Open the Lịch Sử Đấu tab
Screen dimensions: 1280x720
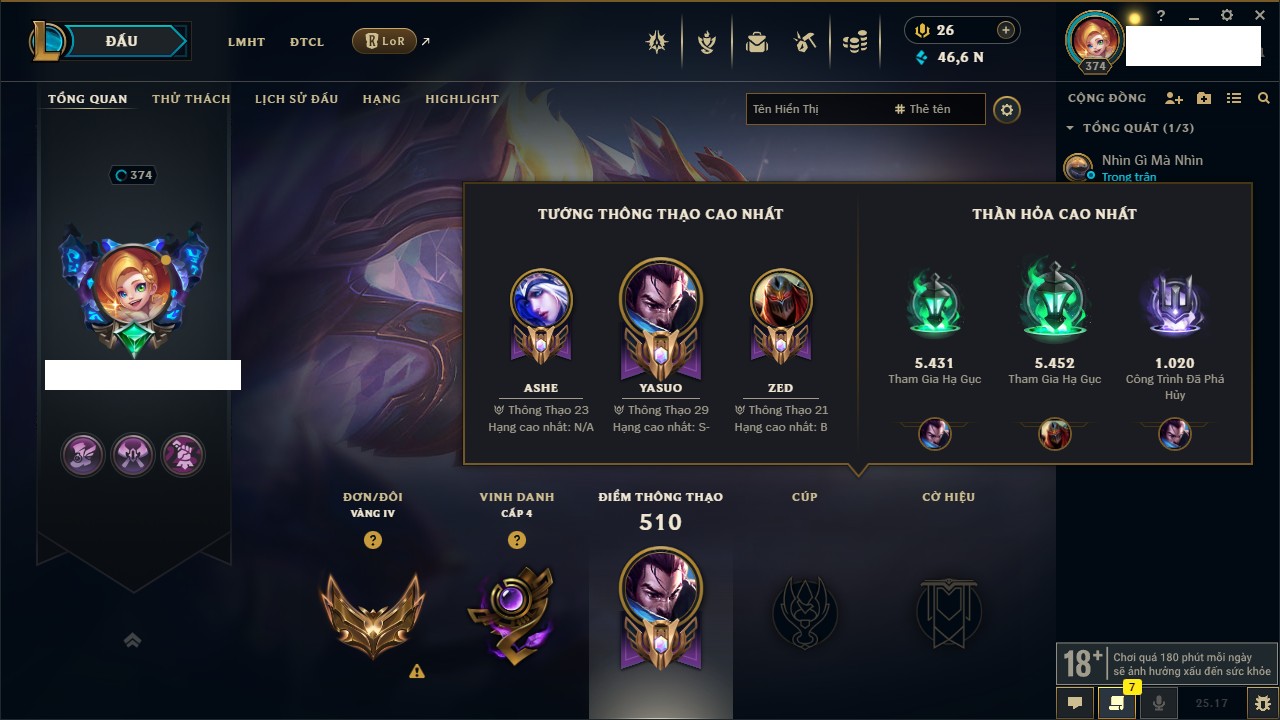[x=296, y=99]
